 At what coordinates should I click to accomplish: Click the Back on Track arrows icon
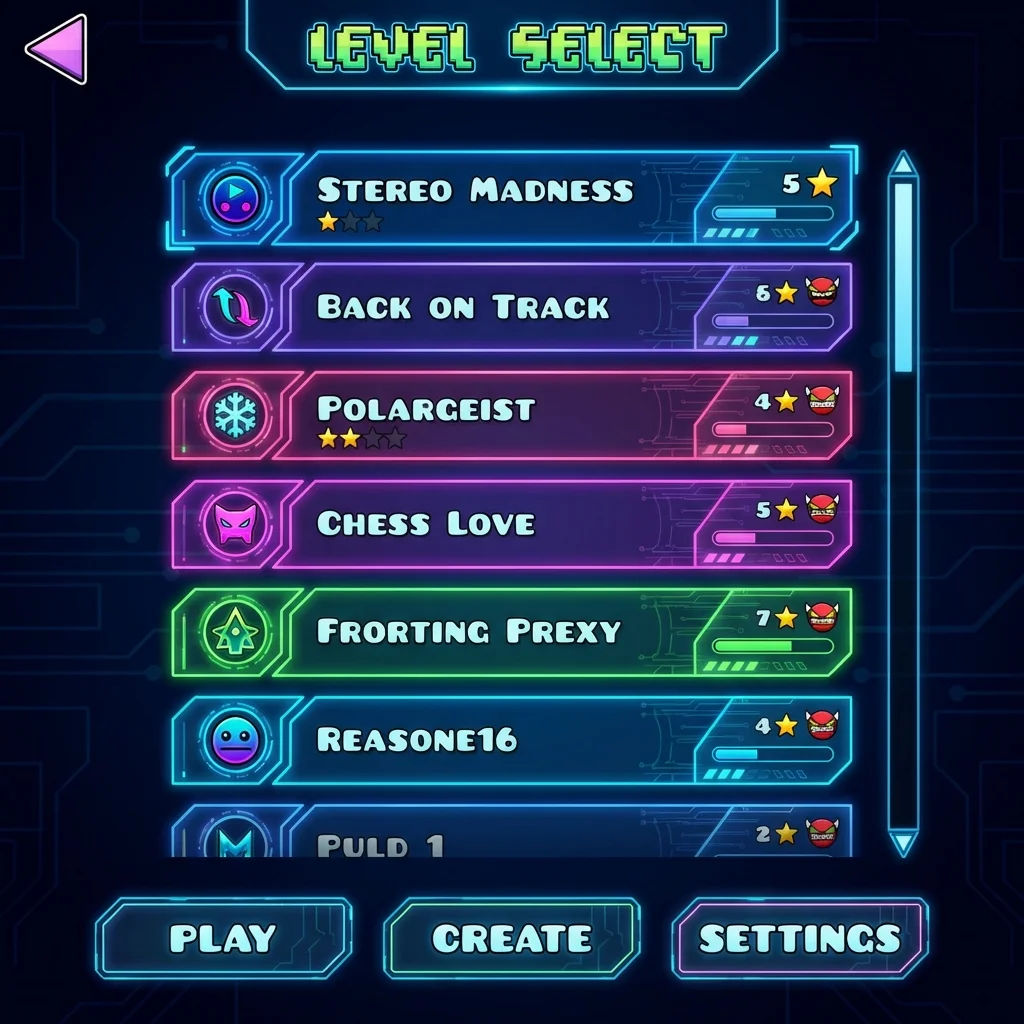click(x=235, y=307)
